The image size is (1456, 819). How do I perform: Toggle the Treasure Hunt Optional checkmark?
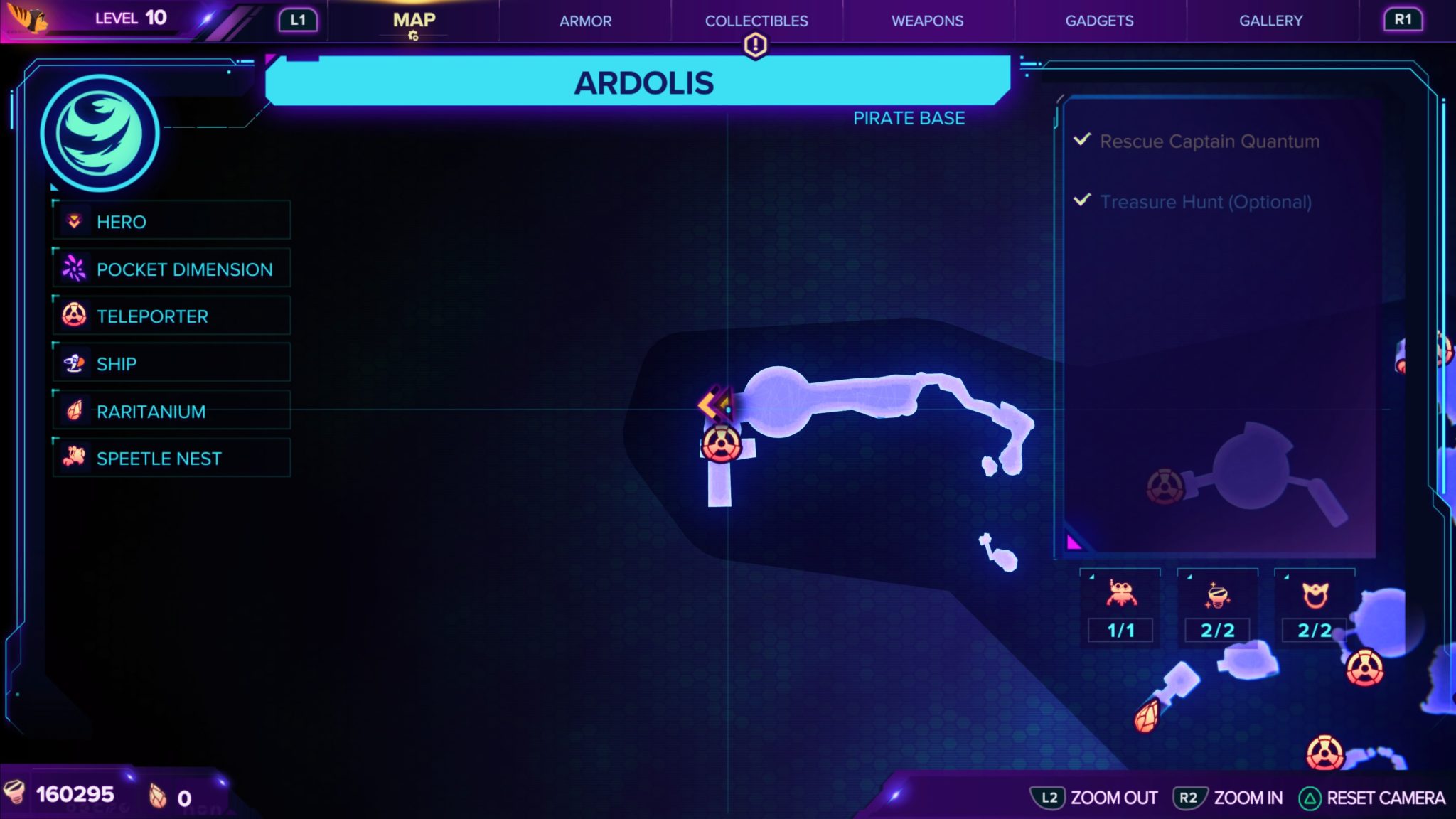1081,201
